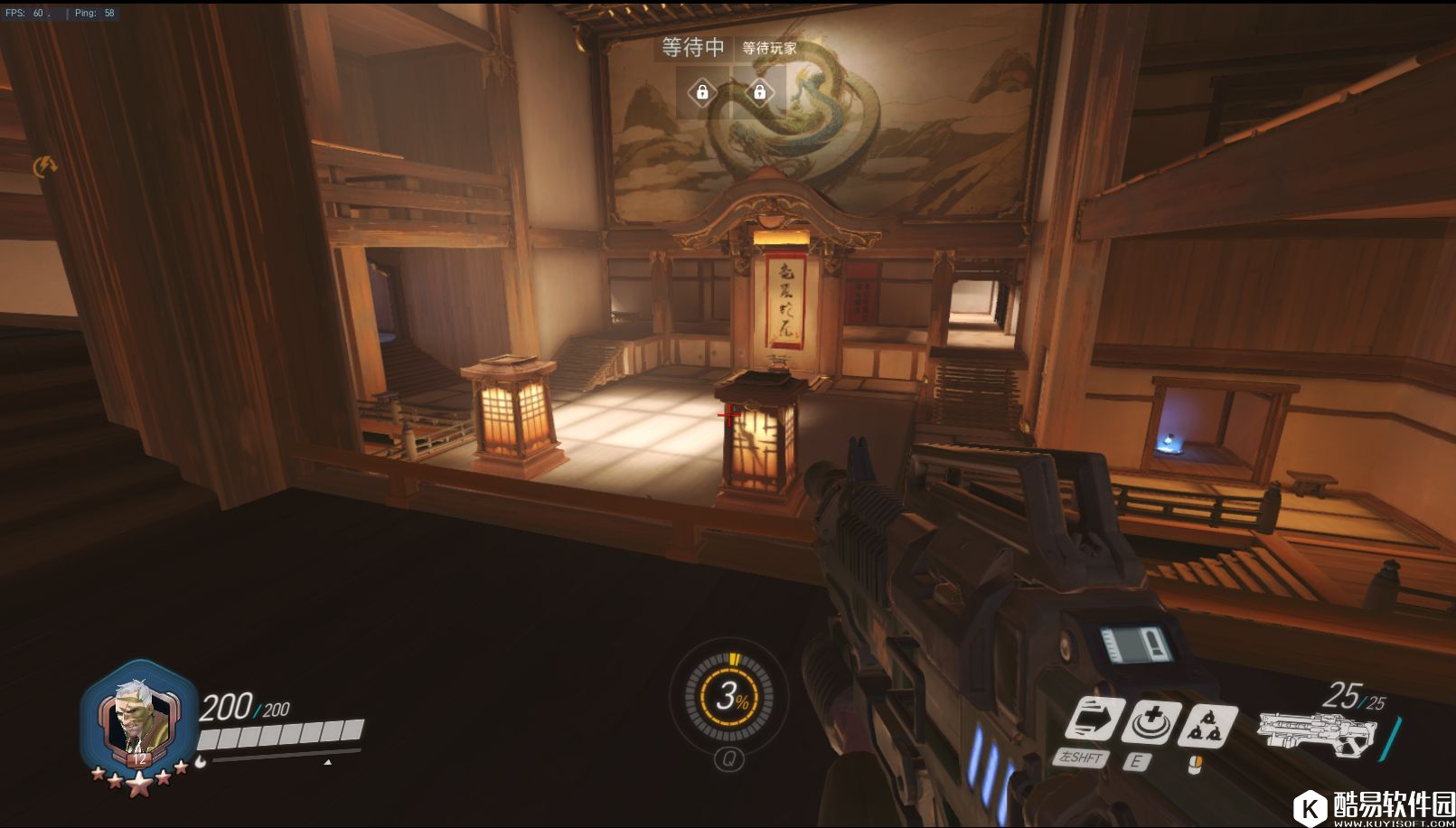Click the orange circular lightning icon
This screenshot has height=828, width=1456.
44,166
